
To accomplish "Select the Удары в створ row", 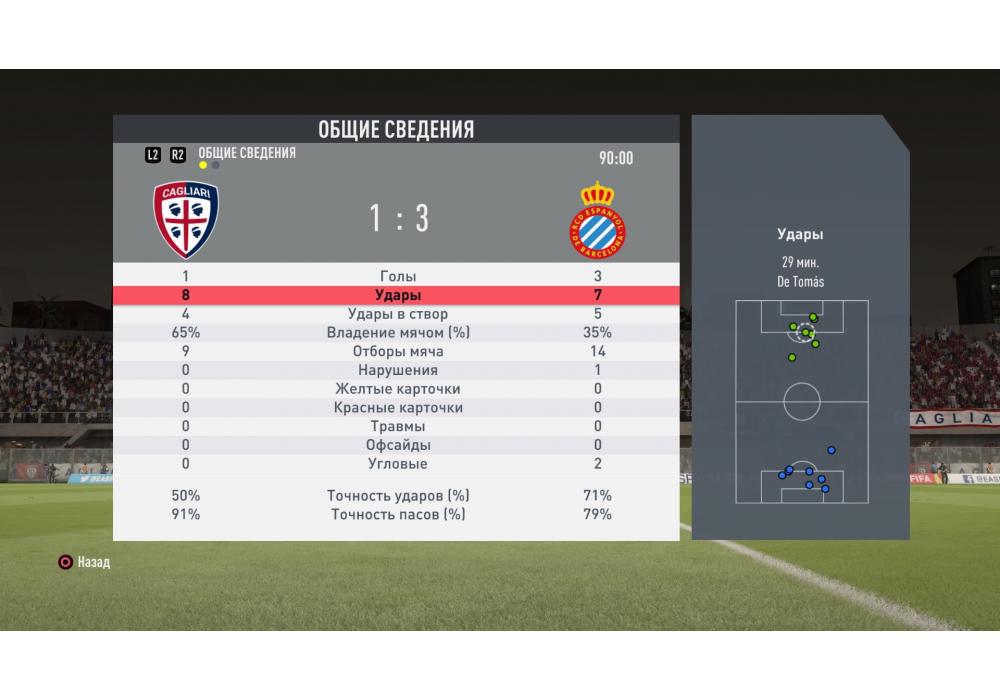I will tap(398, 314).
